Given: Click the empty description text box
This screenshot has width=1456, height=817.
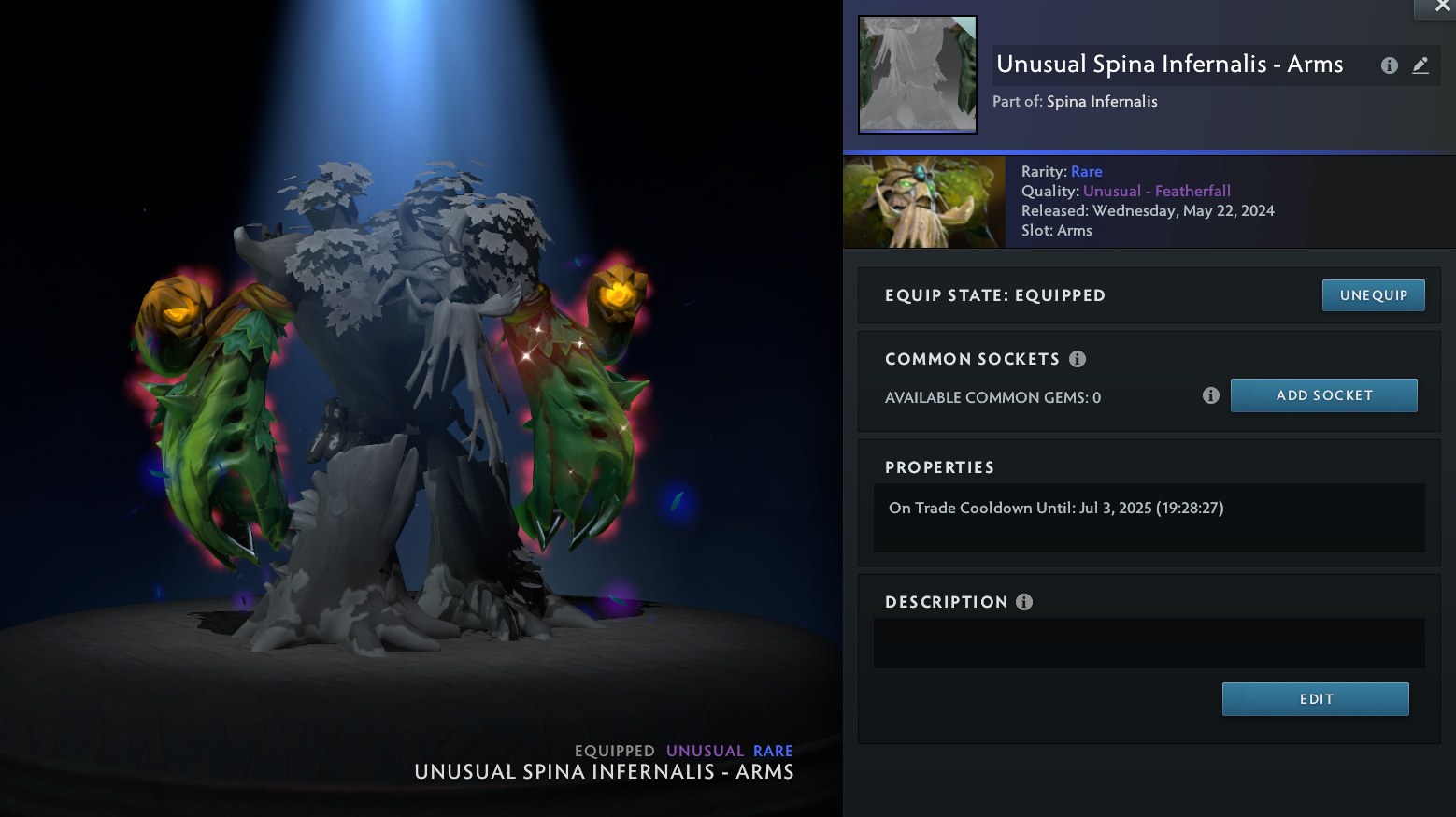Looking at the screenshot, I should coord(1149,643).
